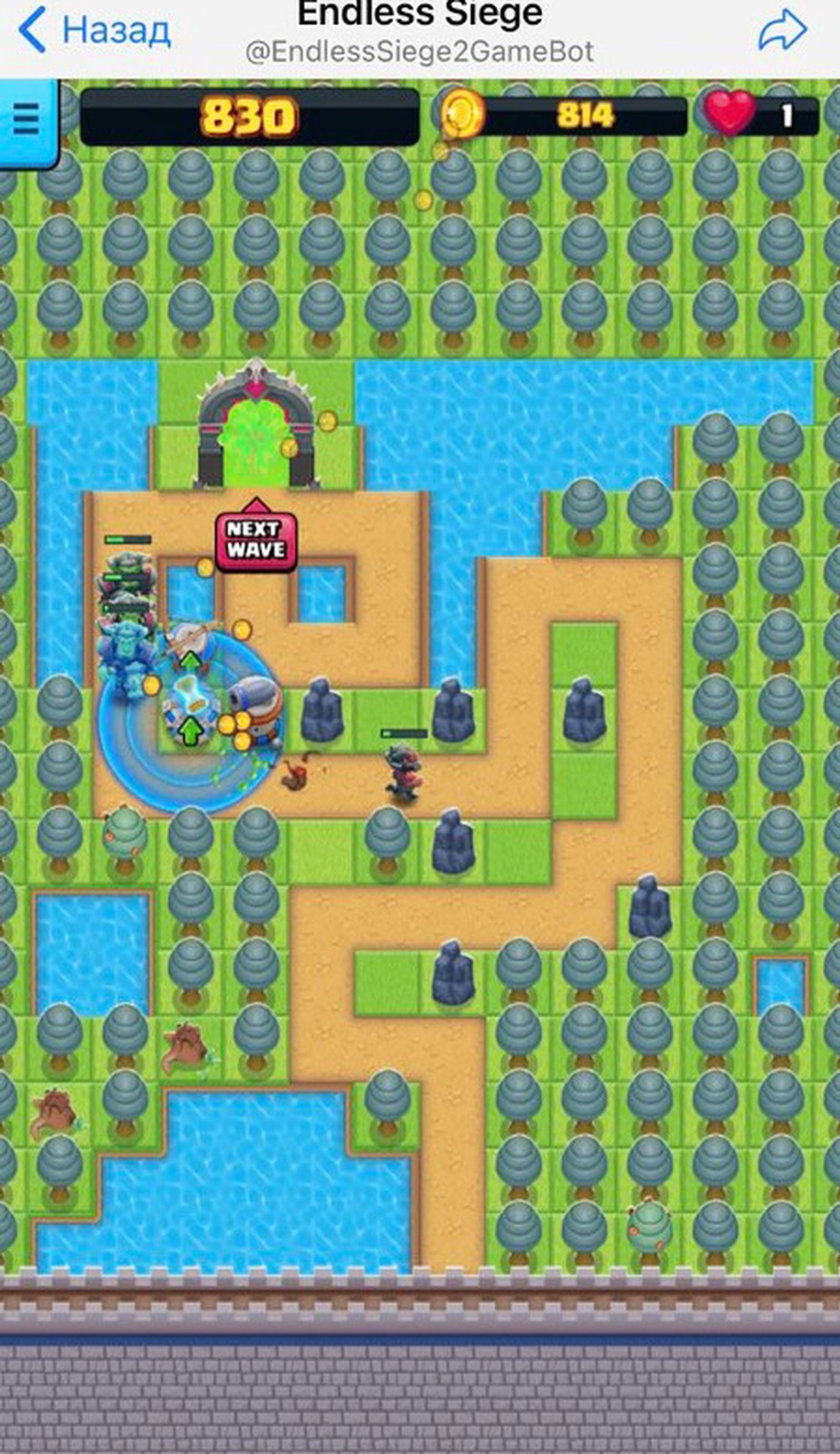Open the Endless Siege bot chat title
Image resolution: width=840 pixels, height=1454 pixels.
[419, 12]
